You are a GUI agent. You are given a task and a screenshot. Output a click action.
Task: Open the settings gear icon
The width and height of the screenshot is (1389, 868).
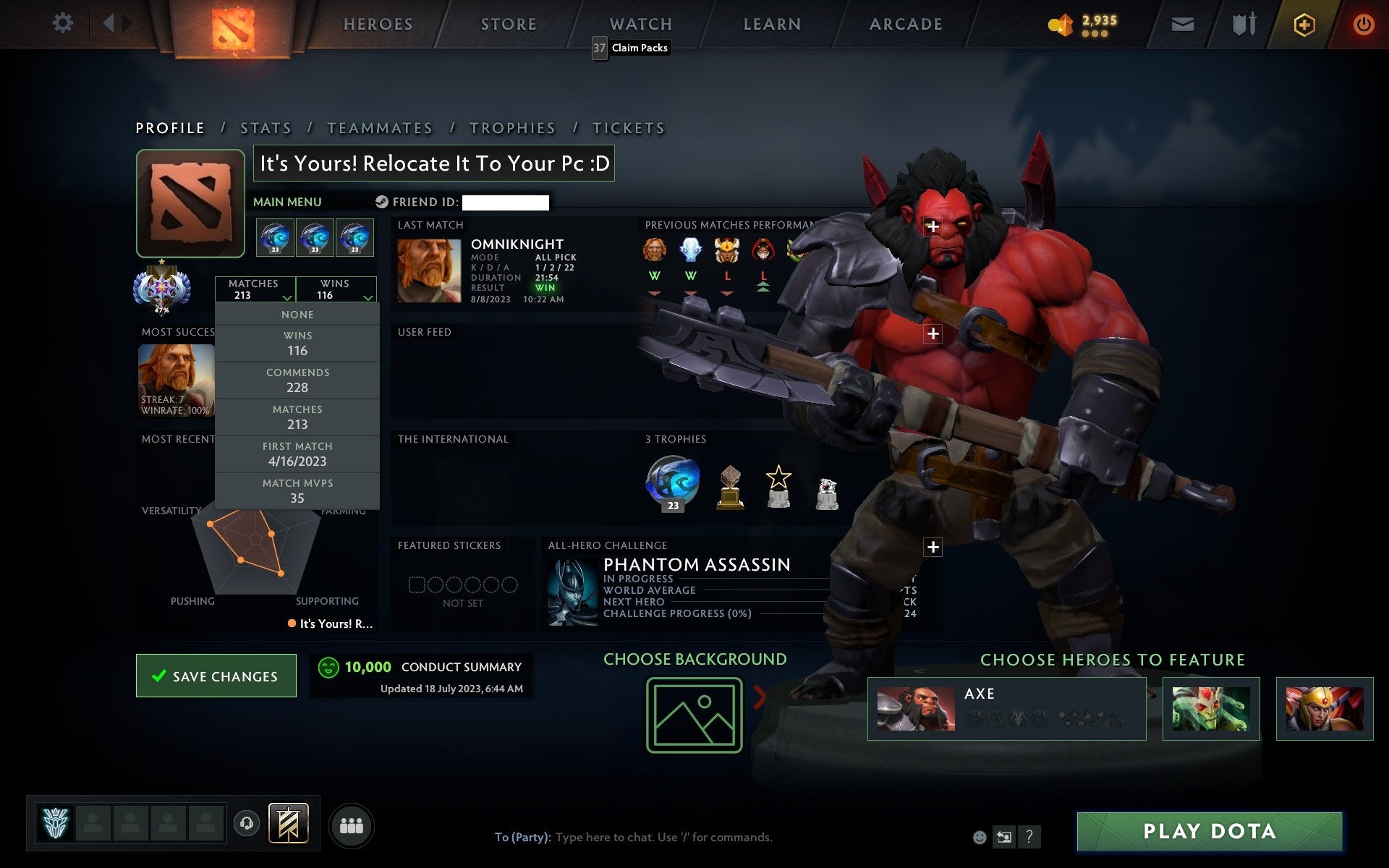64,23
